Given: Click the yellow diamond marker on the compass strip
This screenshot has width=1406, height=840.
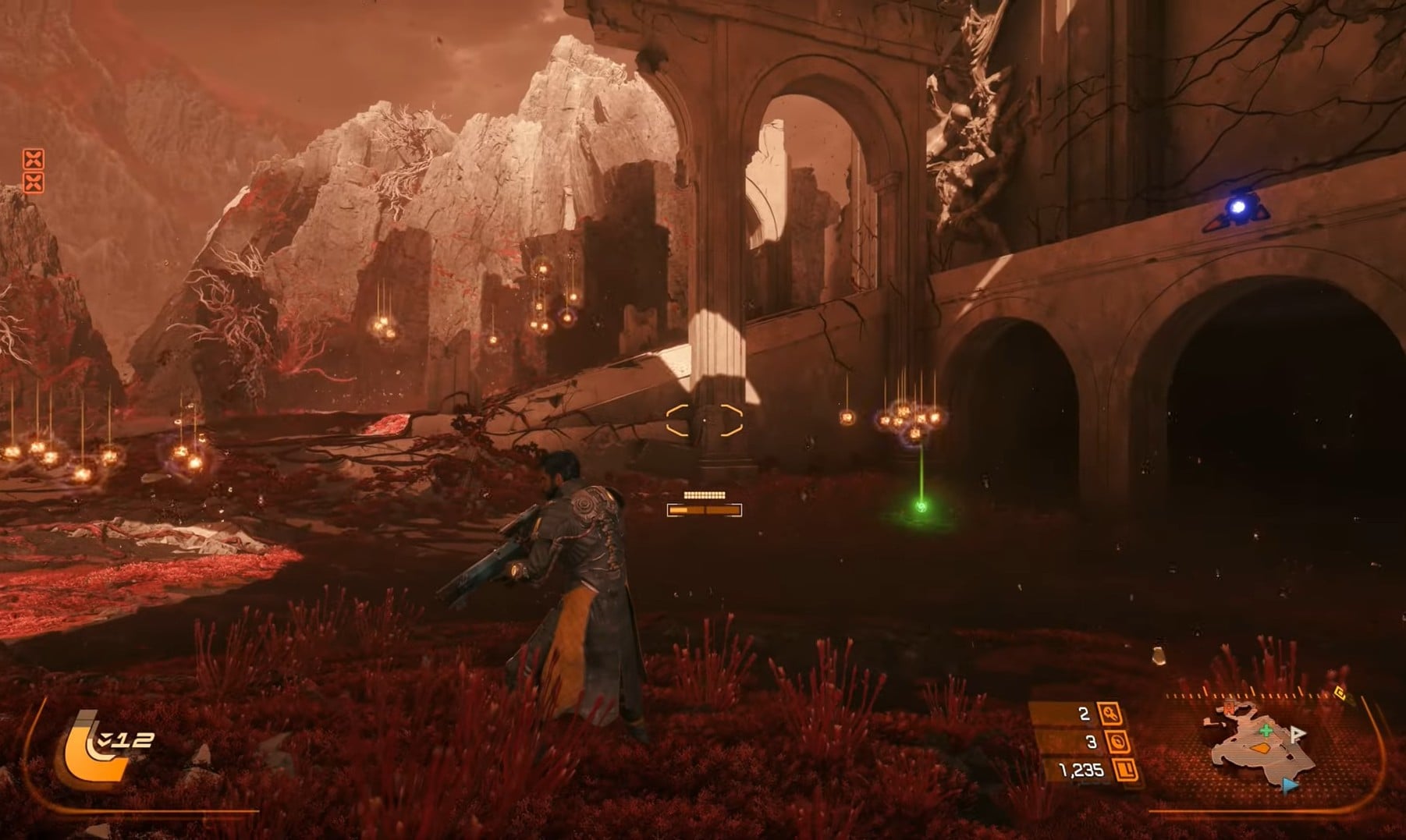Looking at the screenshot, I should click(1340, 692).
